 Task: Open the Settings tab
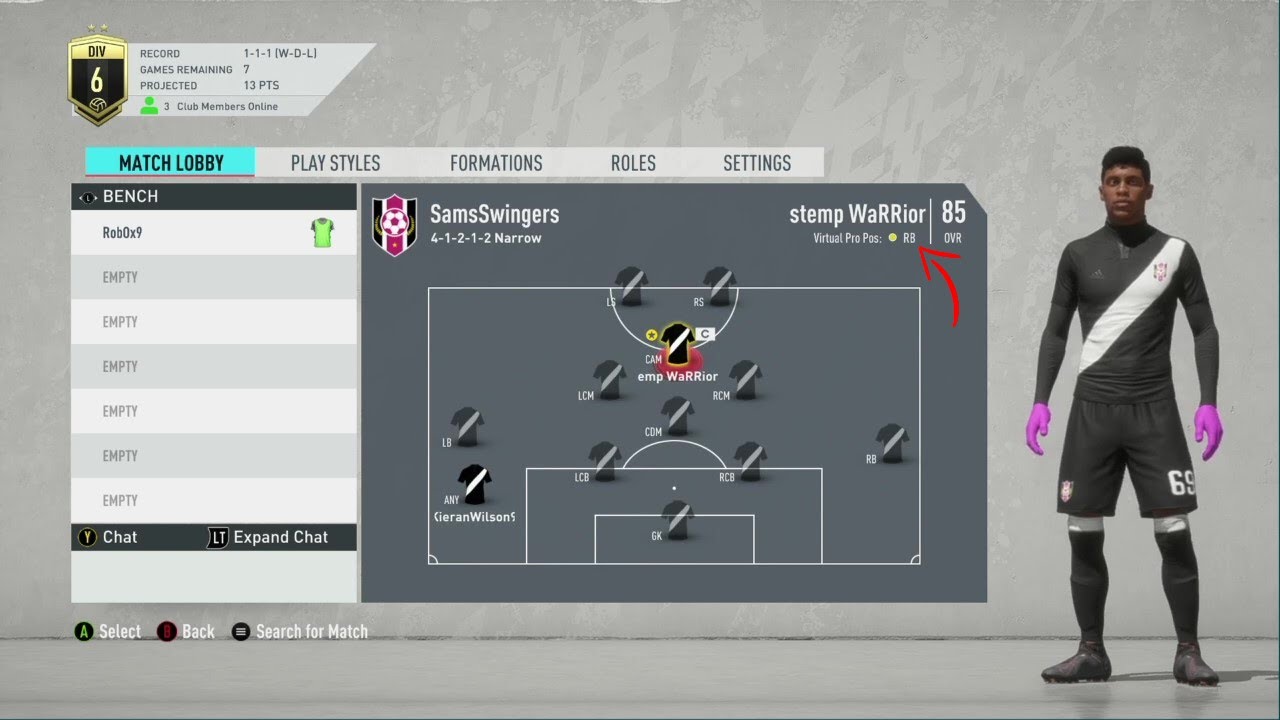tap(757, 163)
